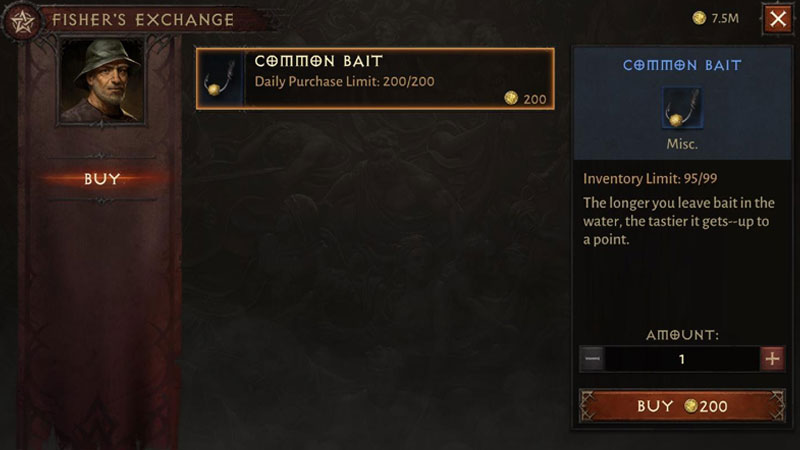Decrease purchase amount with minus button

(x=592, y=359)
